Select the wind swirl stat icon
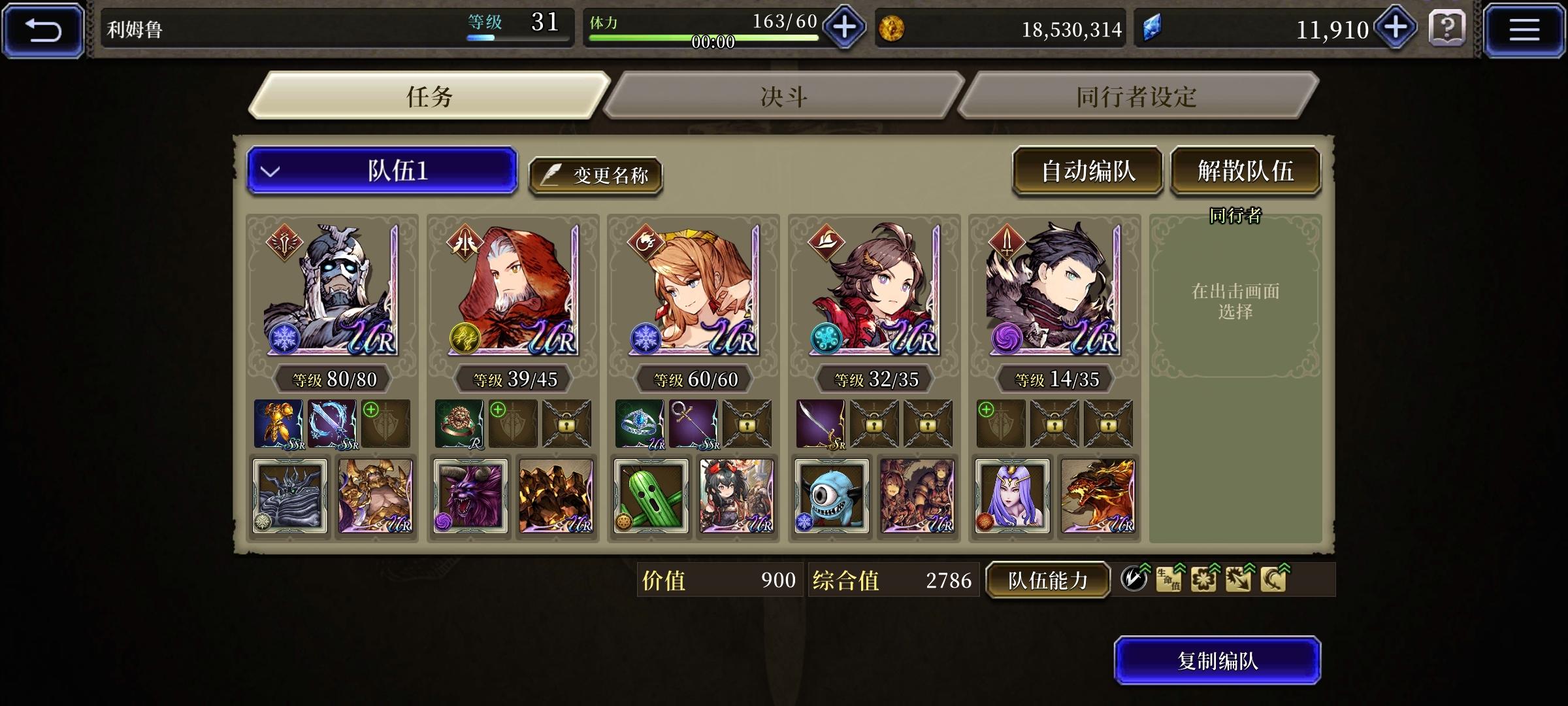1568x706 pixels. [x=1273, y=580]
